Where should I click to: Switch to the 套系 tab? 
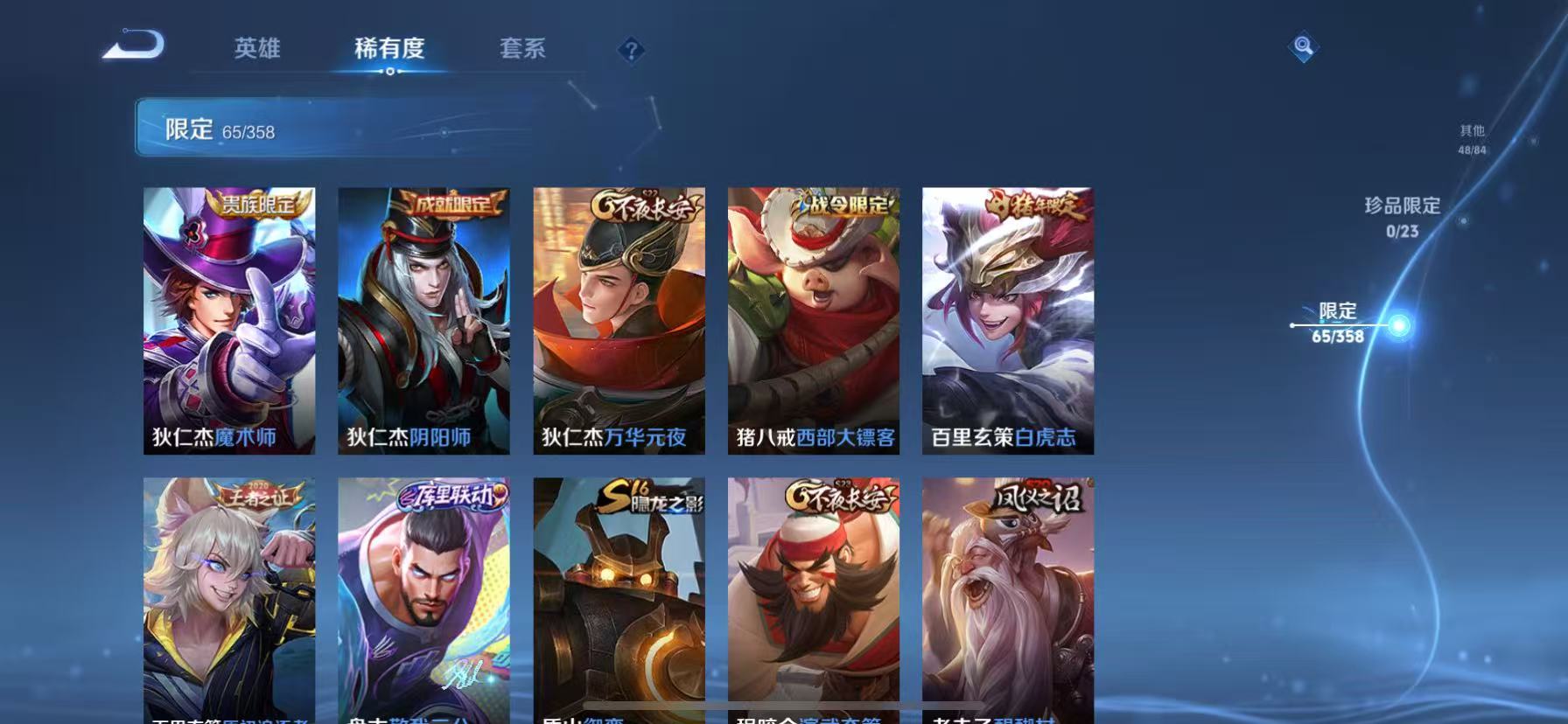click(521, 50)
